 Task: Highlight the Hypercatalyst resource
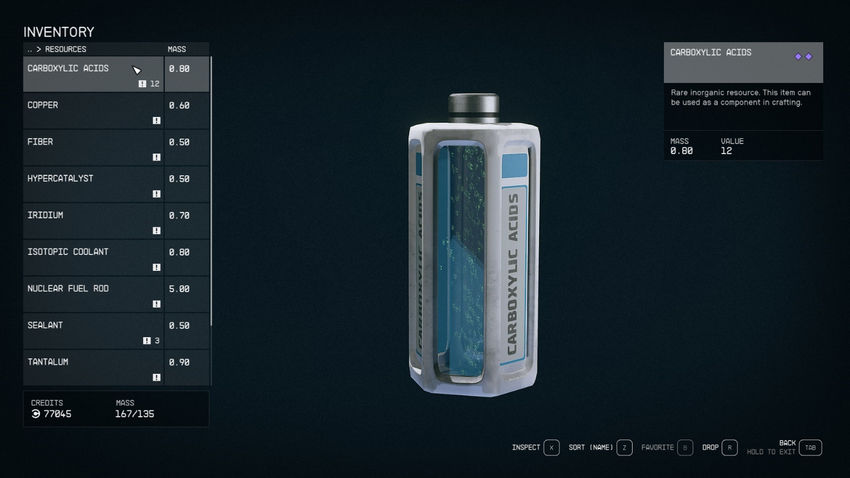(92, 184)
